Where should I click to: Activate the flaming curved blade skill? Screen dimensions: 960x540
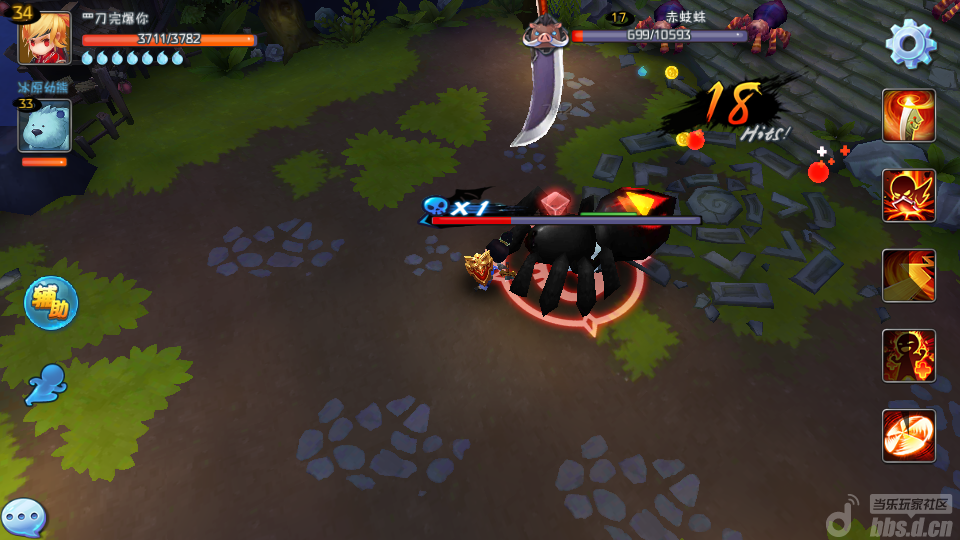pyautogui.click(x=908, y=116)
